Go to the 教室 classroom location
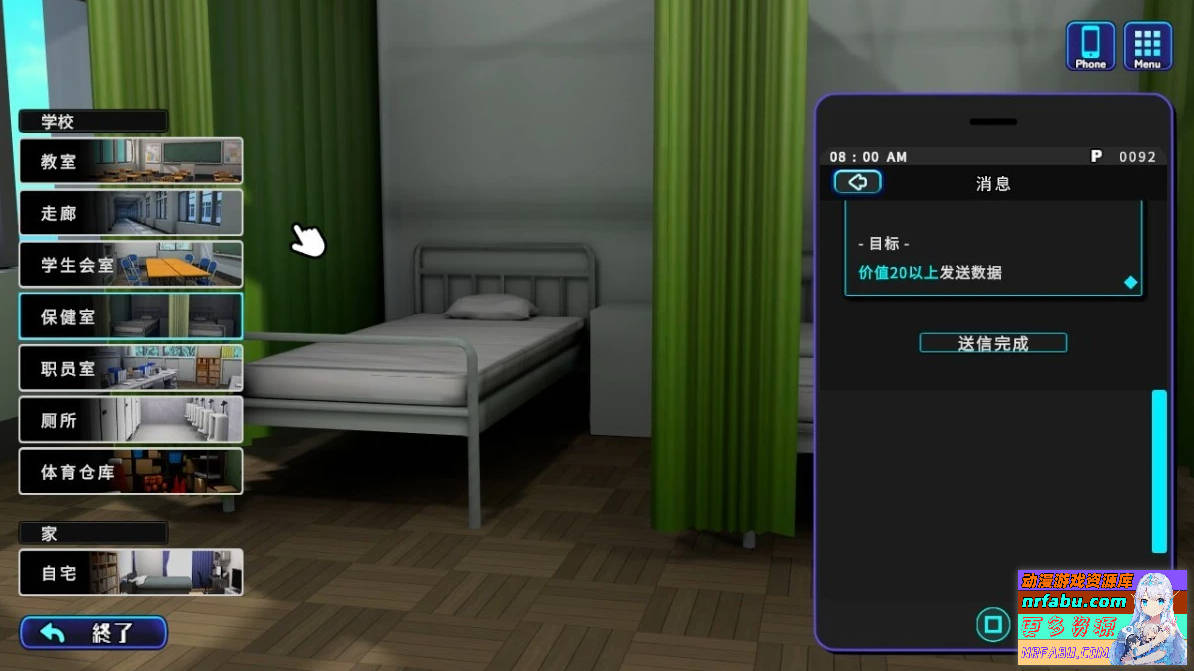The image size is (1194, 671). tap(131, 160)
